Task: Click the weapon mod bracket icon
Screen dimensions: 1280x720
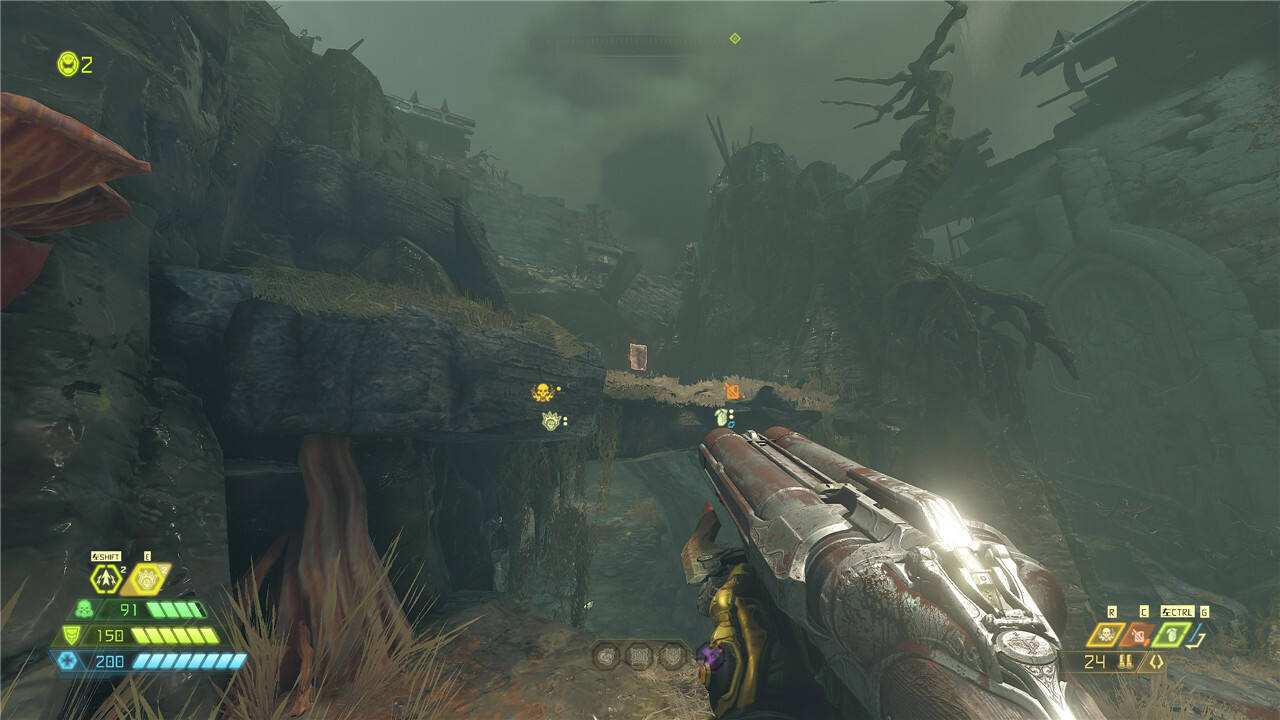Action: point(1157,661)
